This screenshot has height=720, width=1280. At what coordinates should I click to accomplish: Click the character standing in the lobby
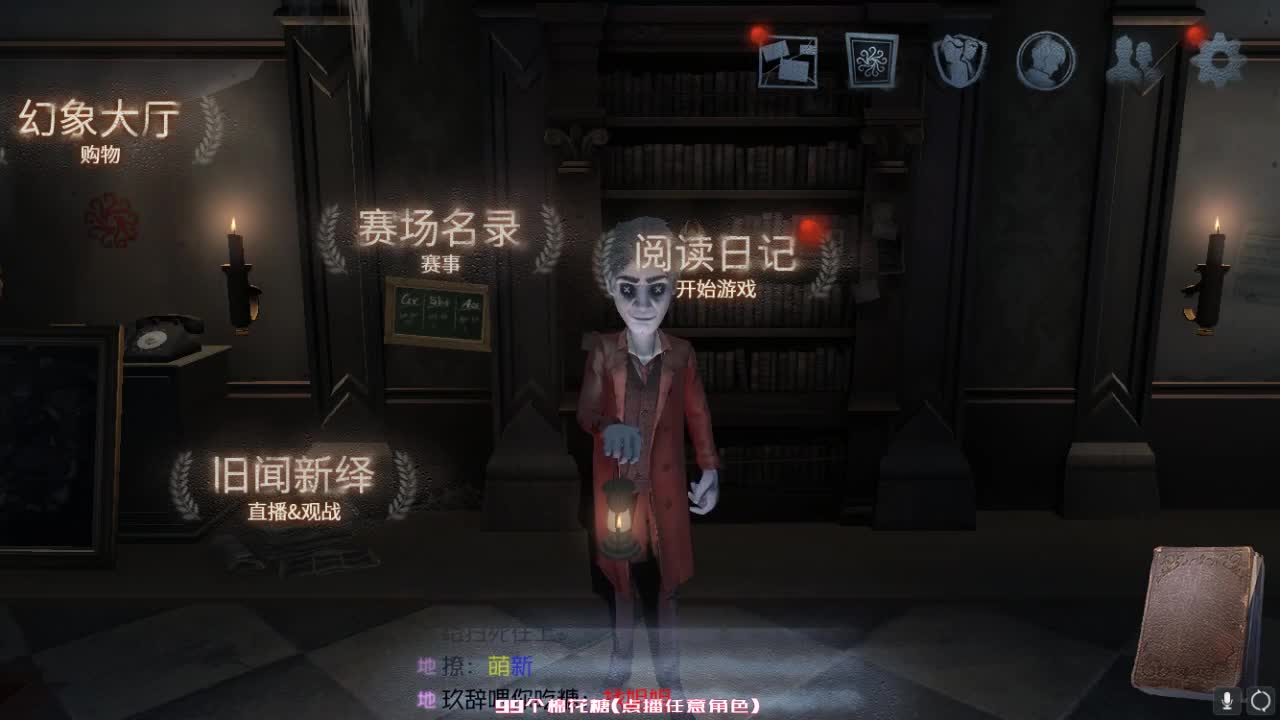[645, 420]
